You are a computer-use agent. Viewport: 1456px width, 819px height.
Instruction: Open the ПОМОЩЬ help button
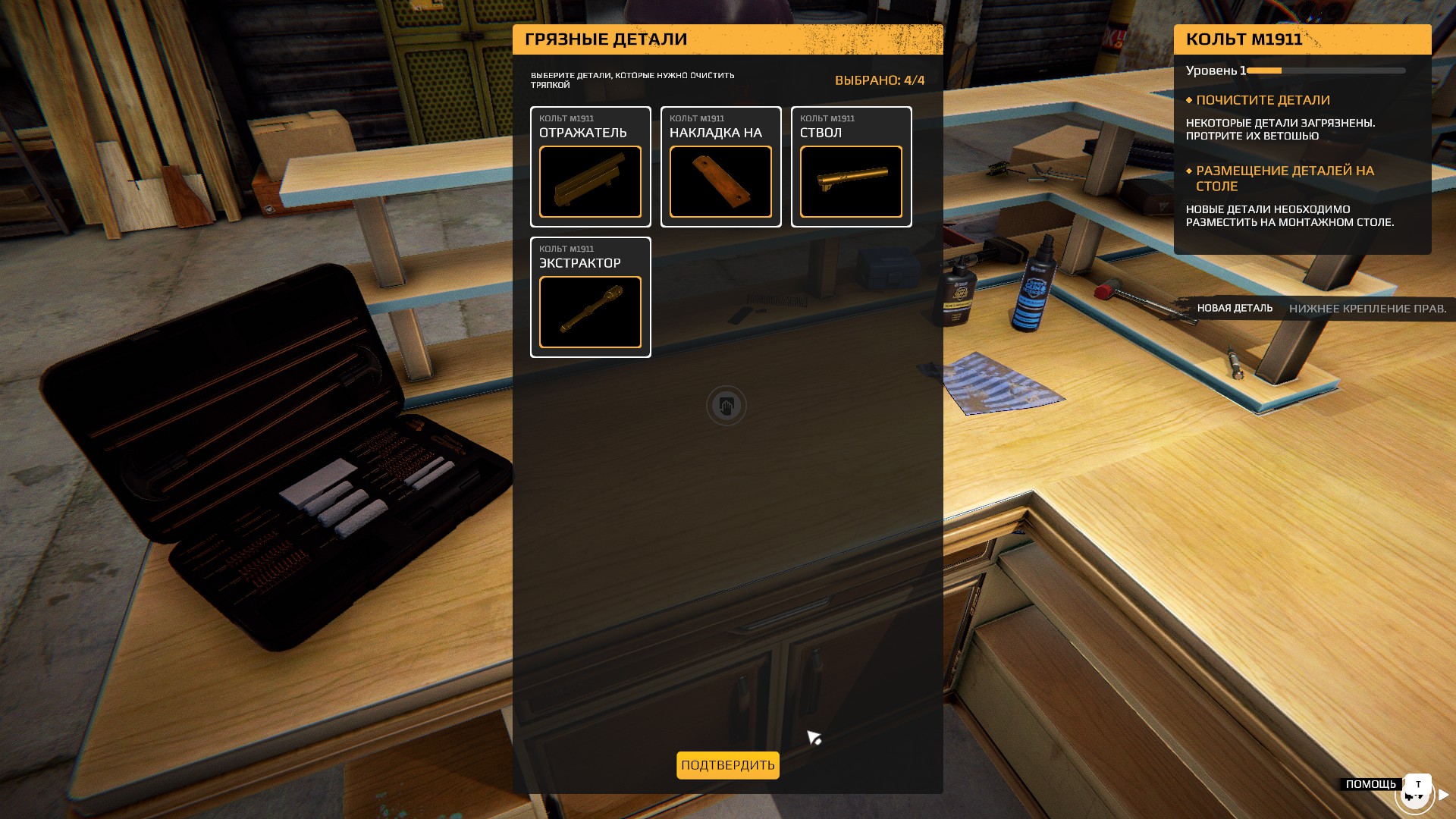click(x=1371, y=784)
